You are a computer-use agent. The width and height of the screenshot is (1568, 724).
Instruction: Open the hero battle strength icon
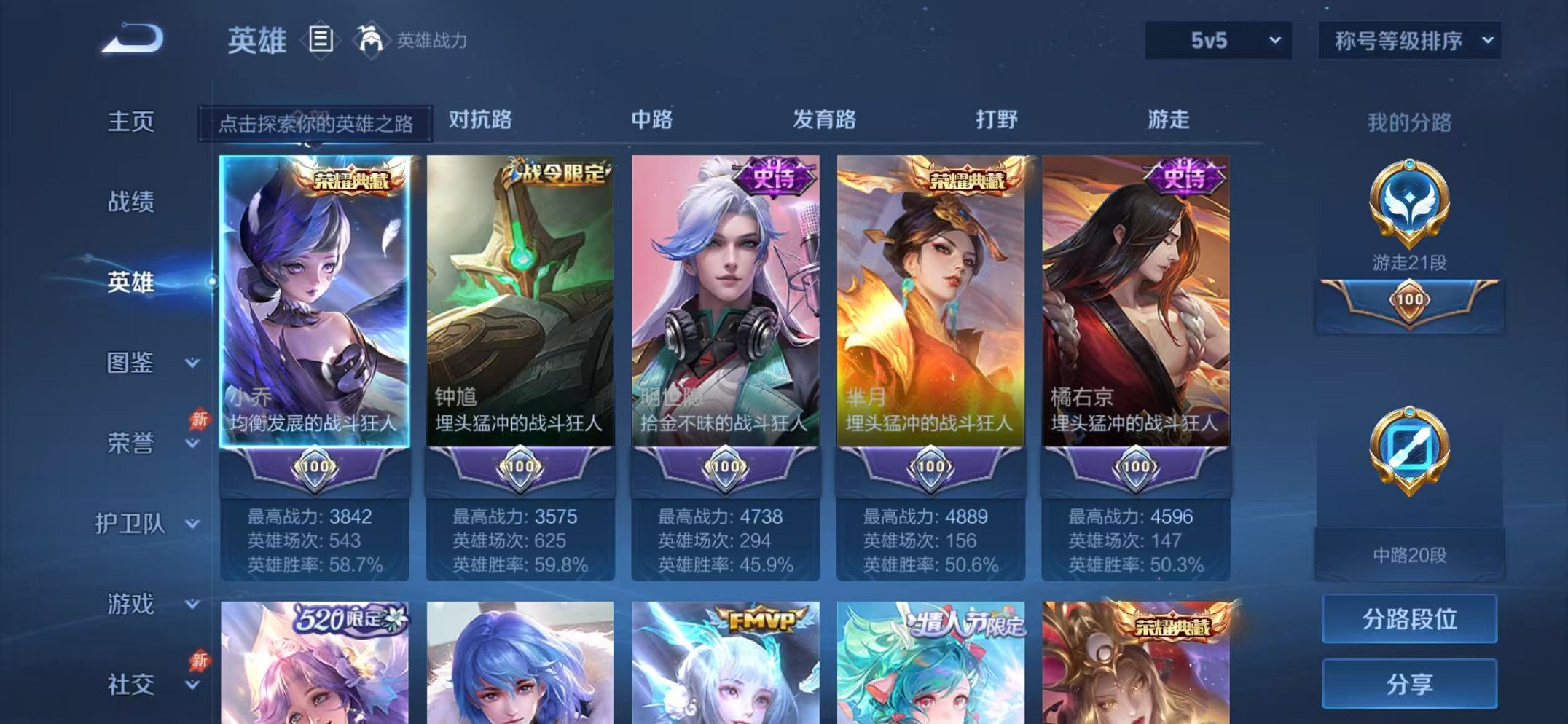coord(372,39)
